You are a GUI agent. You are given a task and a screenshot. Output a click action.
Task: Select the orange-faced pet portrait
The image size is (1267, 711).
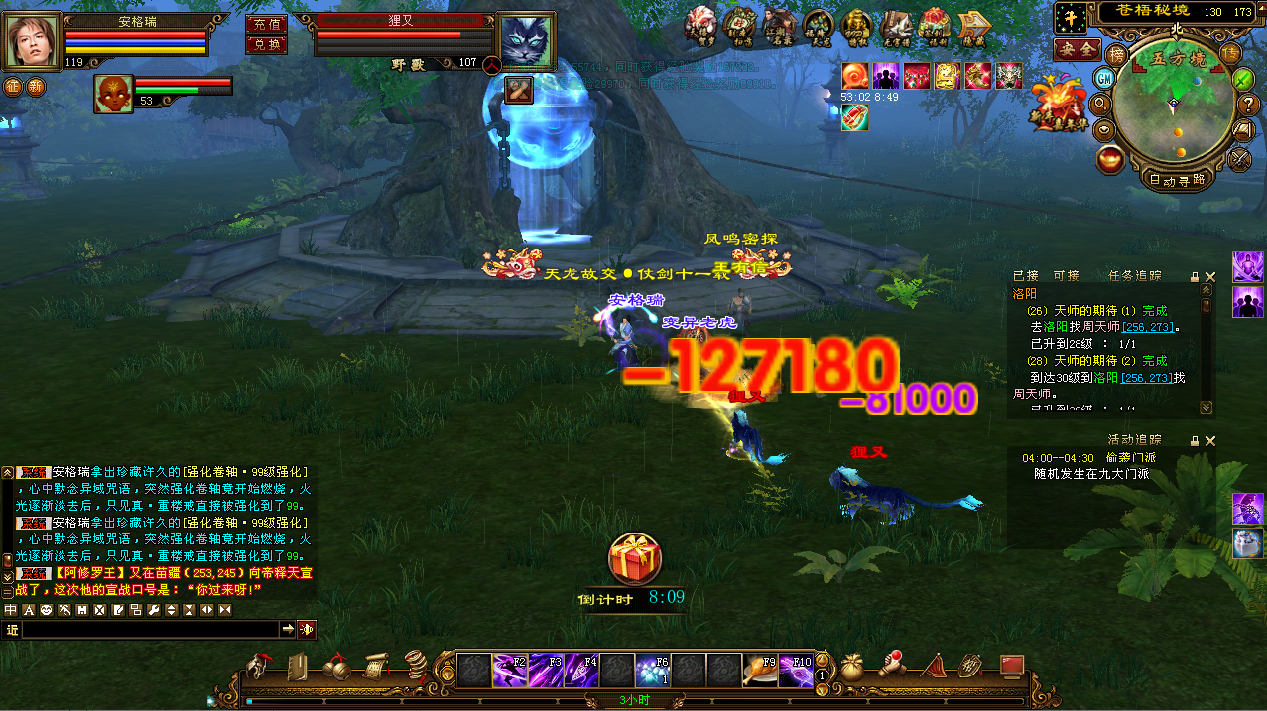[x=113, y=93]
